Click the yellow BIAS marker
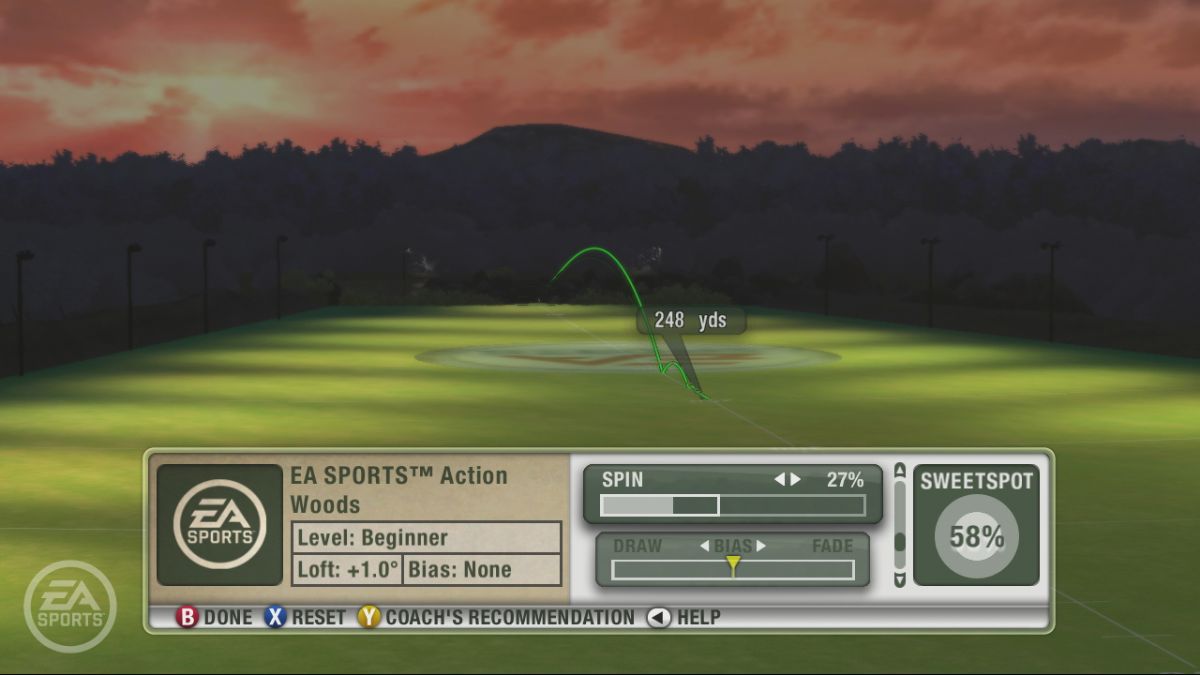1200x675 pixels. [733, 566]
